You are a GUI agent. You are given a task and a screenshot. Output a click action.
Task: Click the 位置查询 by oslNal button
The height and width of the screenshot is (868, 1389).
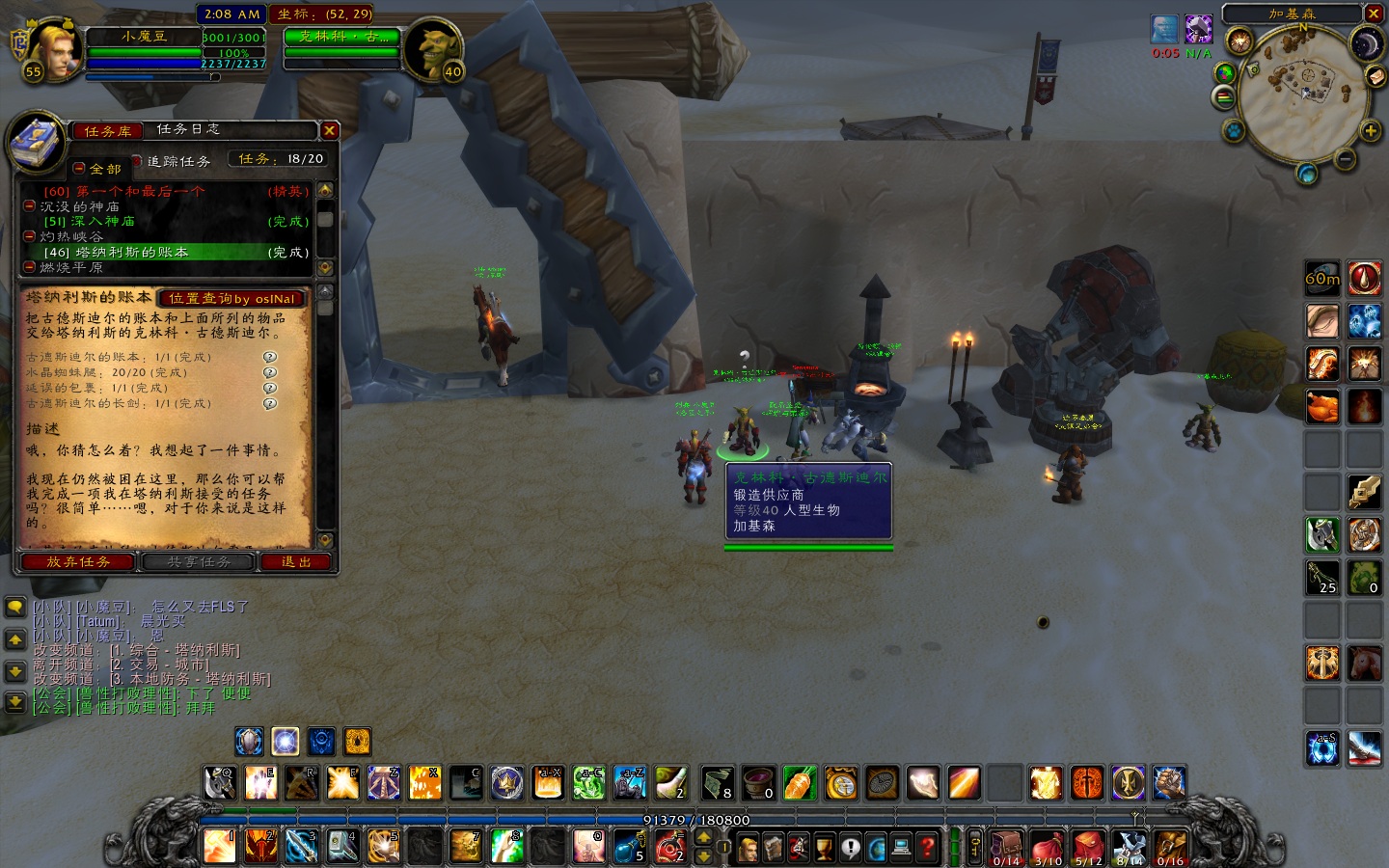click(231, 299)
